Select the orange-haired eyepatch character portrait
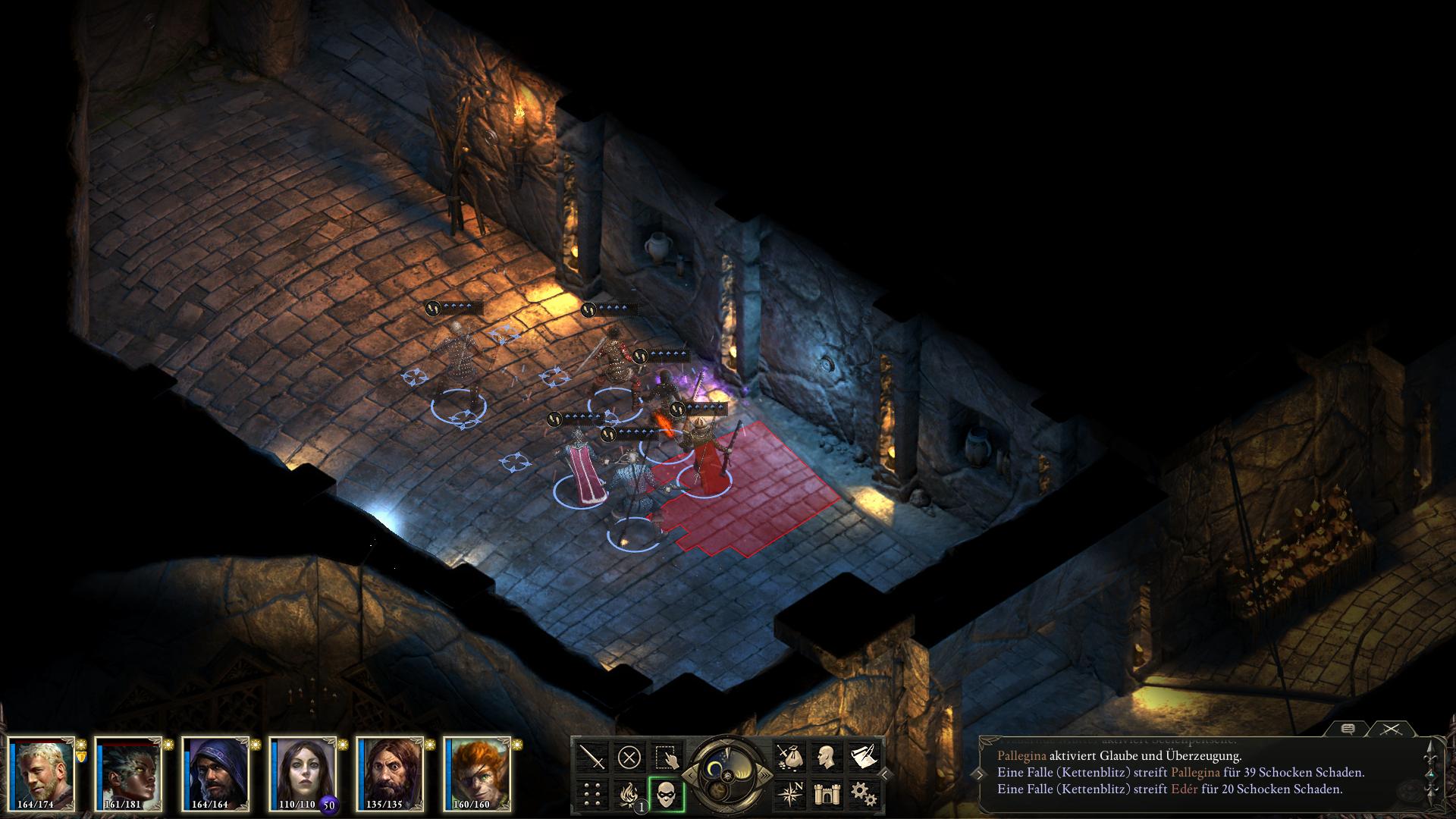Viewport: 1456px width, 819px height. coord(476,772)
